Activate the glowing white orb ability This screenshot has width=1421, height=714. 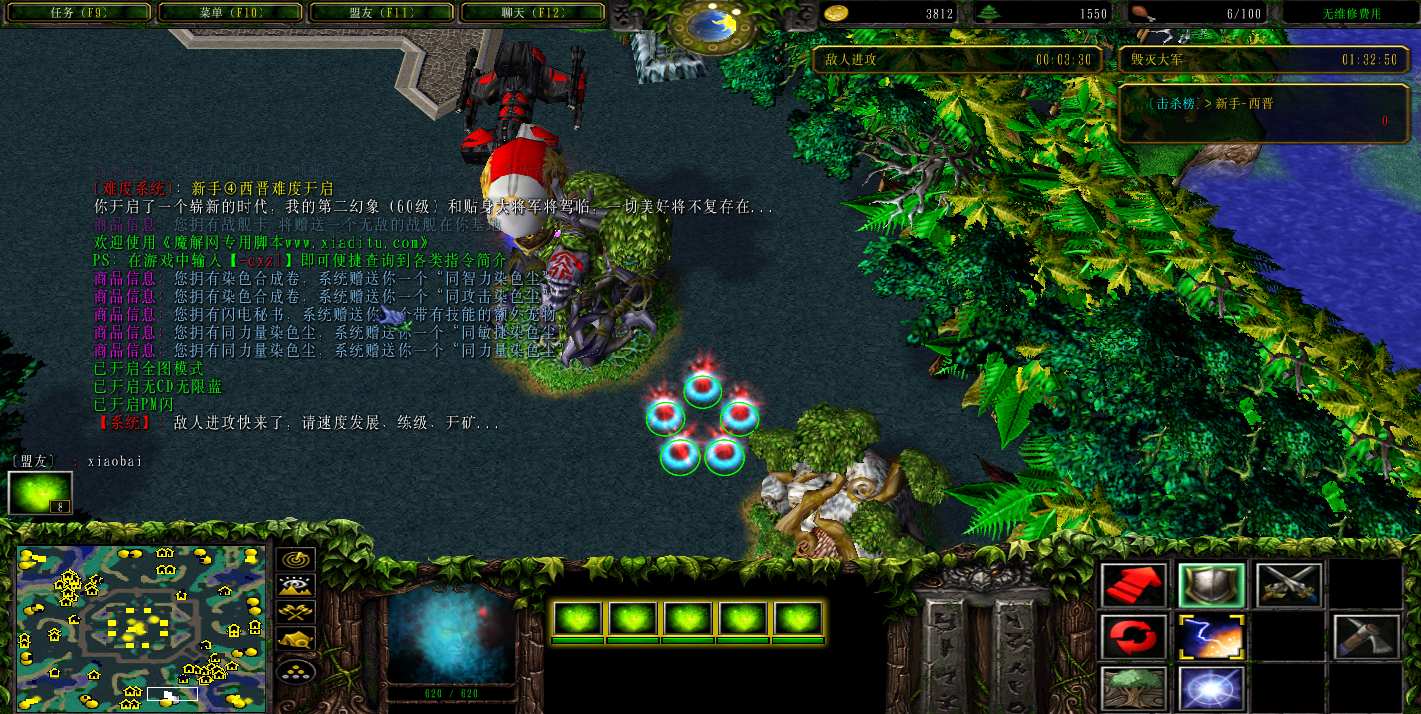pyautogui.click(x=1211, y=688)
